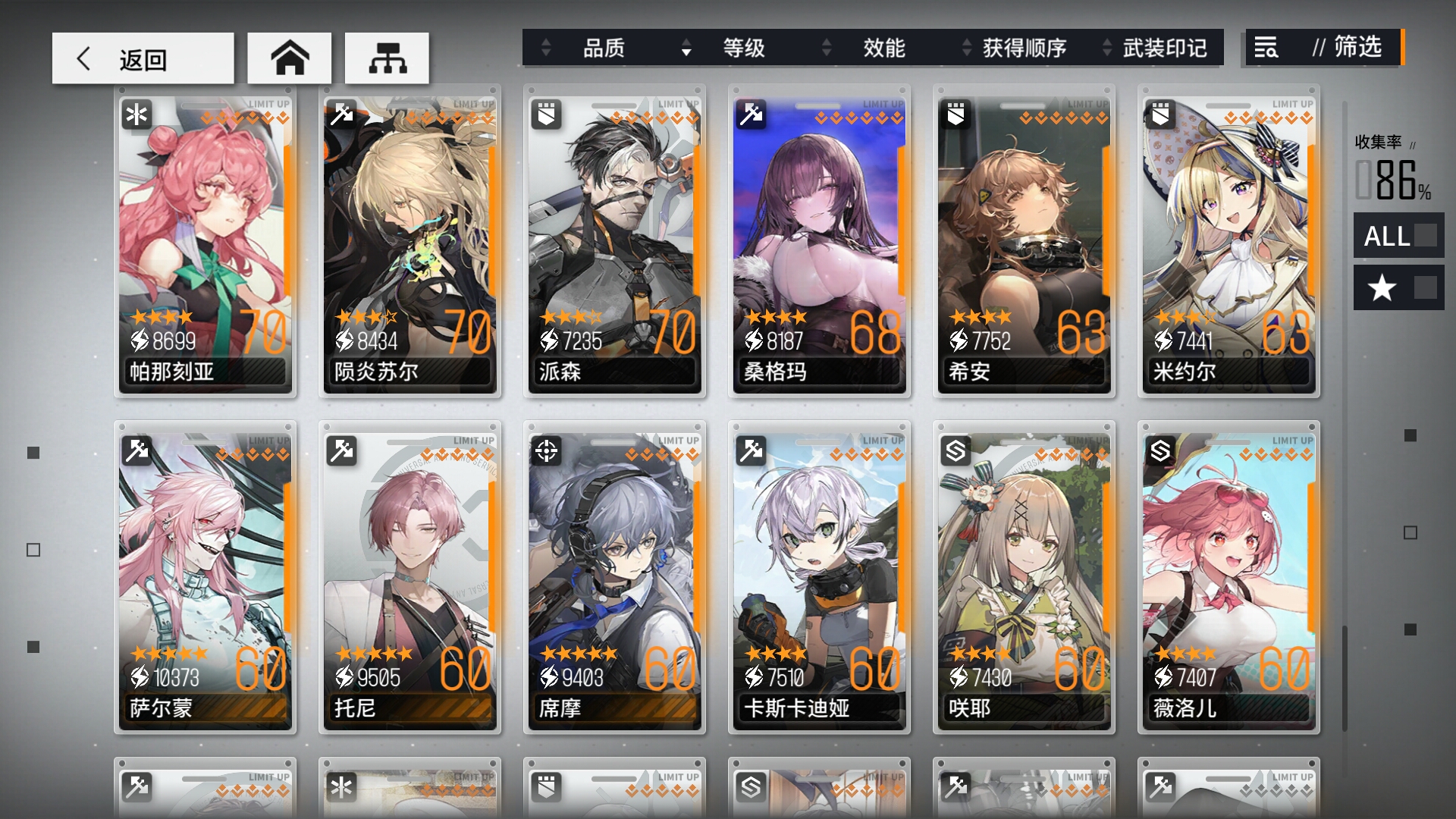This screenshot has width=1456, height=819.
Task: Sort characters by 等级
Action: tap(743, 49)
